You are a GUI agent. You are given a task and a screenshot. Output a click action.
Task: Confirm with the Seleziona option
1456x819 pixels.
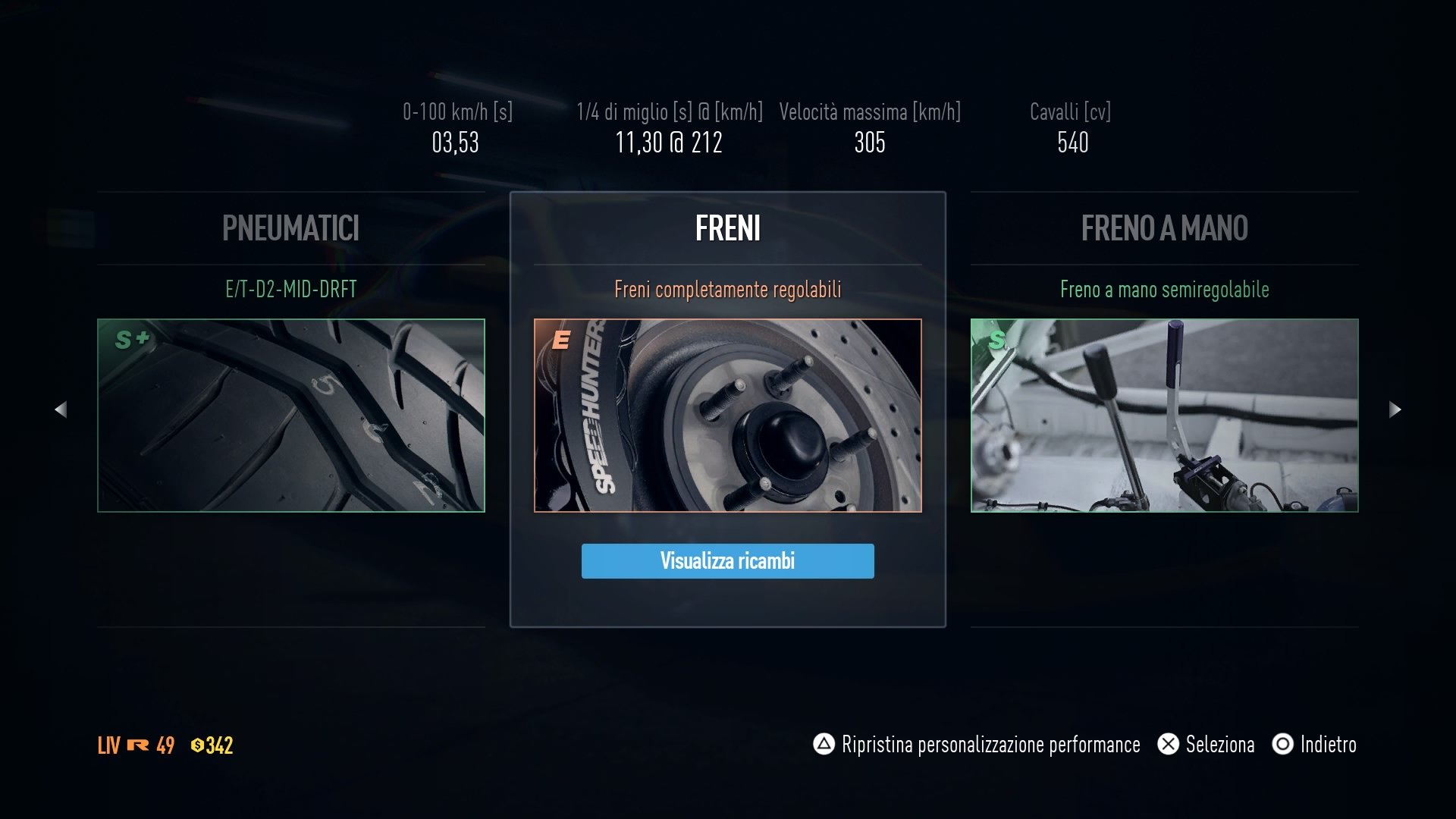pyautogui.click(x=1206, y=745)
